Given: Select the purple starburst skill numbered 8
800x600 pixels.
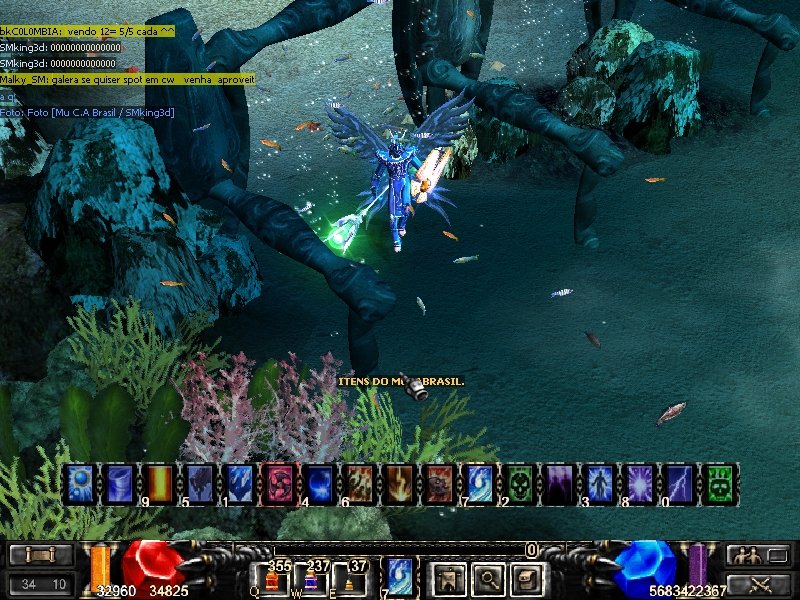Looking at the screenshot, I should [638, 482].
